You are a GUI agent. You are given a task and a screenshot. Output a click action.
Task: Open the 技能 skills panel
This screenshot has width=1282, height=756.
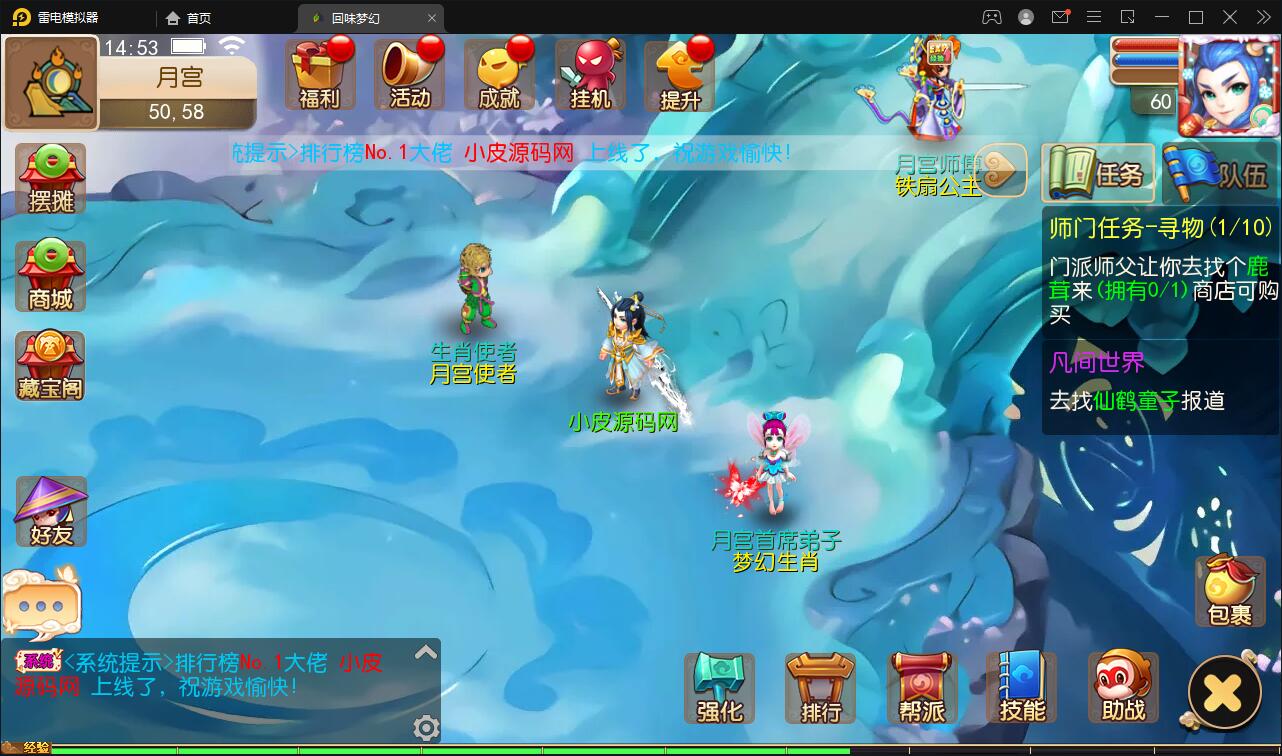(1022, 687)
